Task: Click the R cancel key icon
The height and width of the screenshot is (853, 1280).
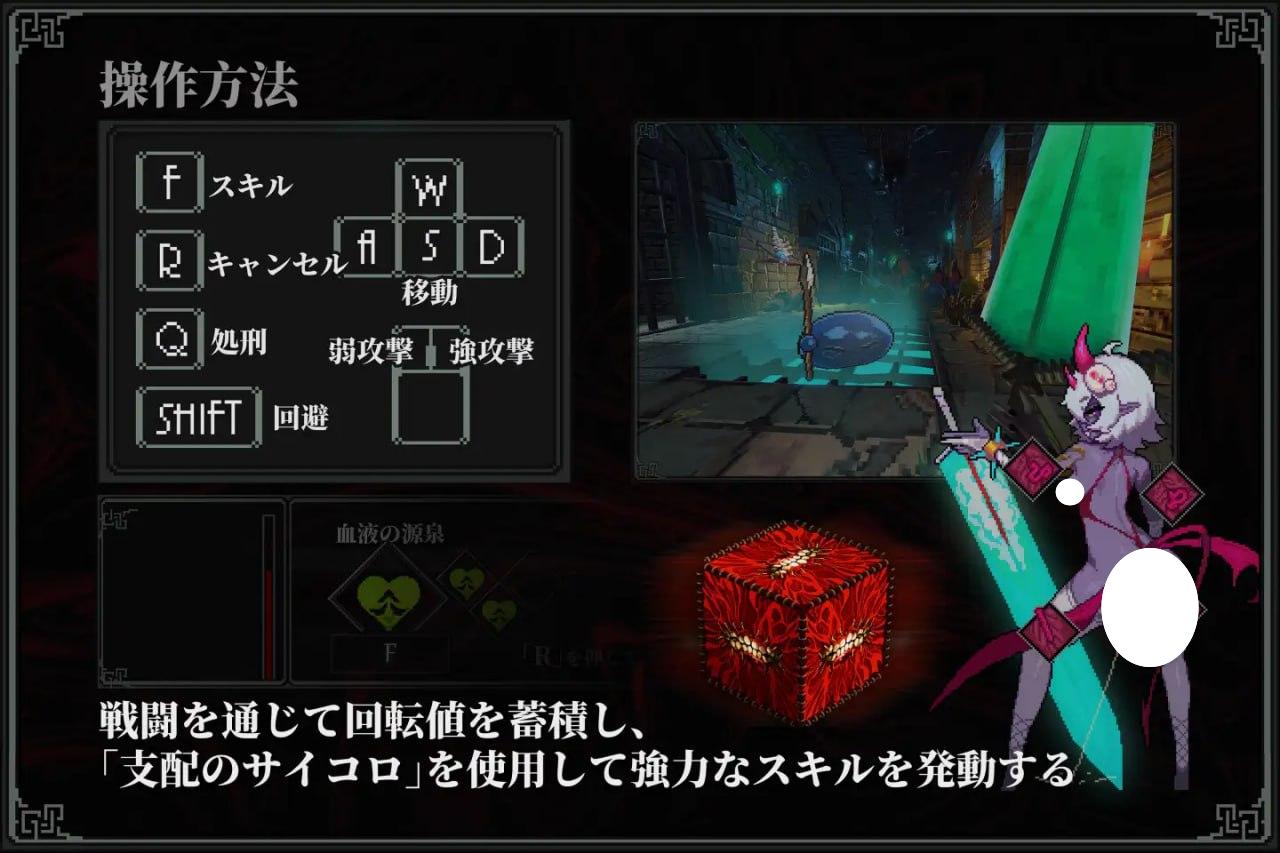Action: pos(169,258)
